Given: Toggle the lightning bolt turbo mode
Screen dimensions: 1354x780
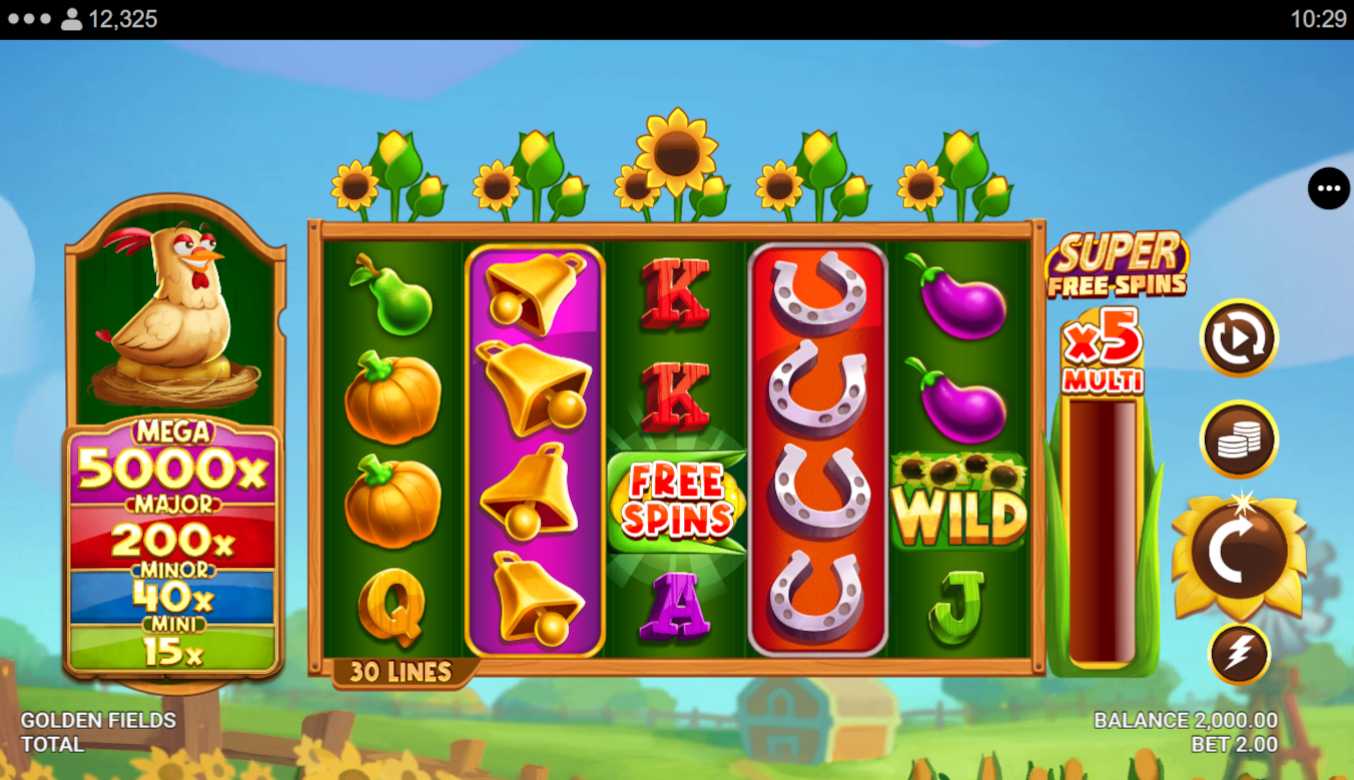Looking at the screenshot, I should [x=1239, y=654].
